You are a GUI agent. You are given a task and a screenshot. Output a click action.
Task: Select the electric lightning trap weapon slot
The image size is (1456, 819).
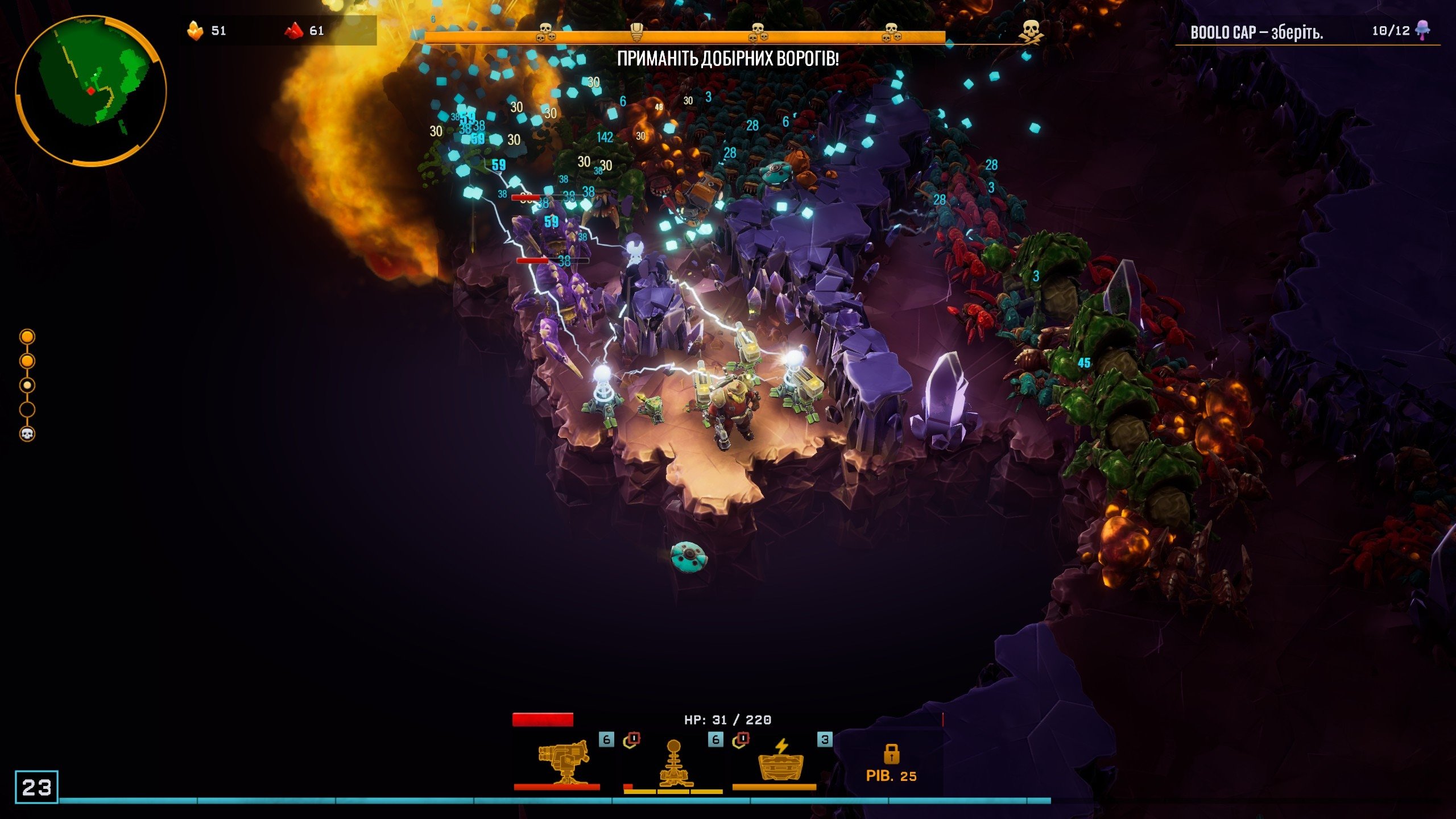click(x=781, y=761)
